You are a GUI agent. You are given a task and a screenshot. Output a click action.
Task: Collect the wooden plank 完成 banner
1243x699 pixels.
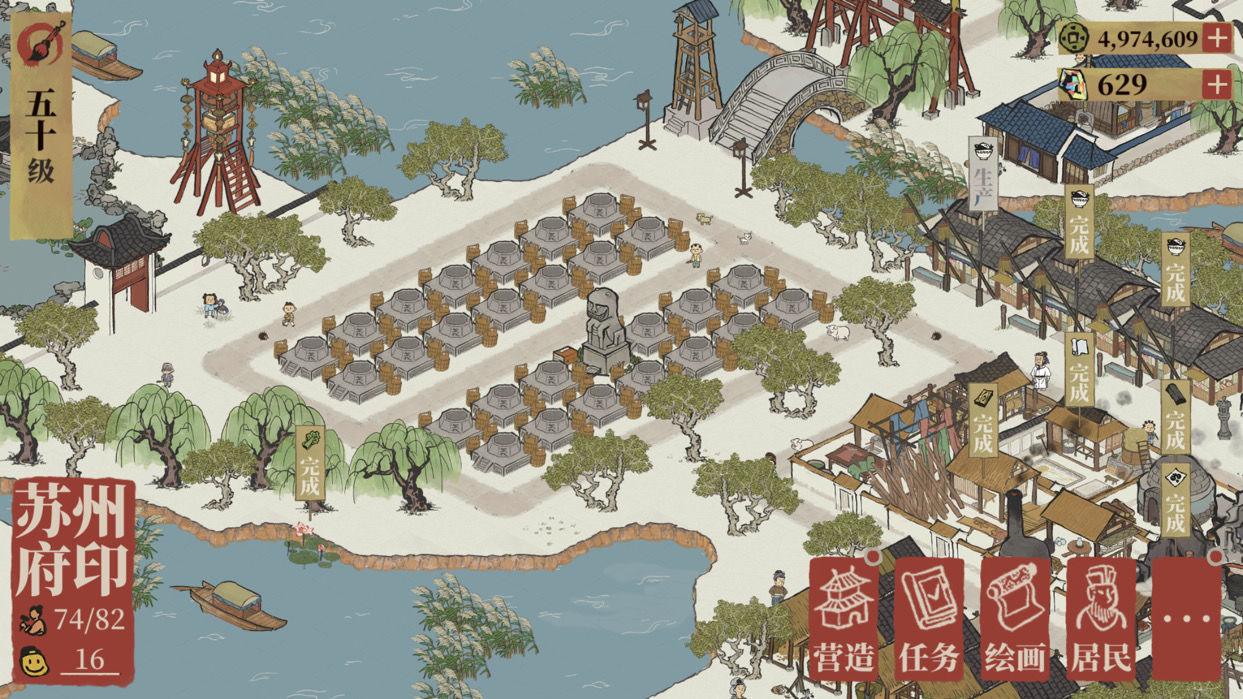click(x=983, y=420)
